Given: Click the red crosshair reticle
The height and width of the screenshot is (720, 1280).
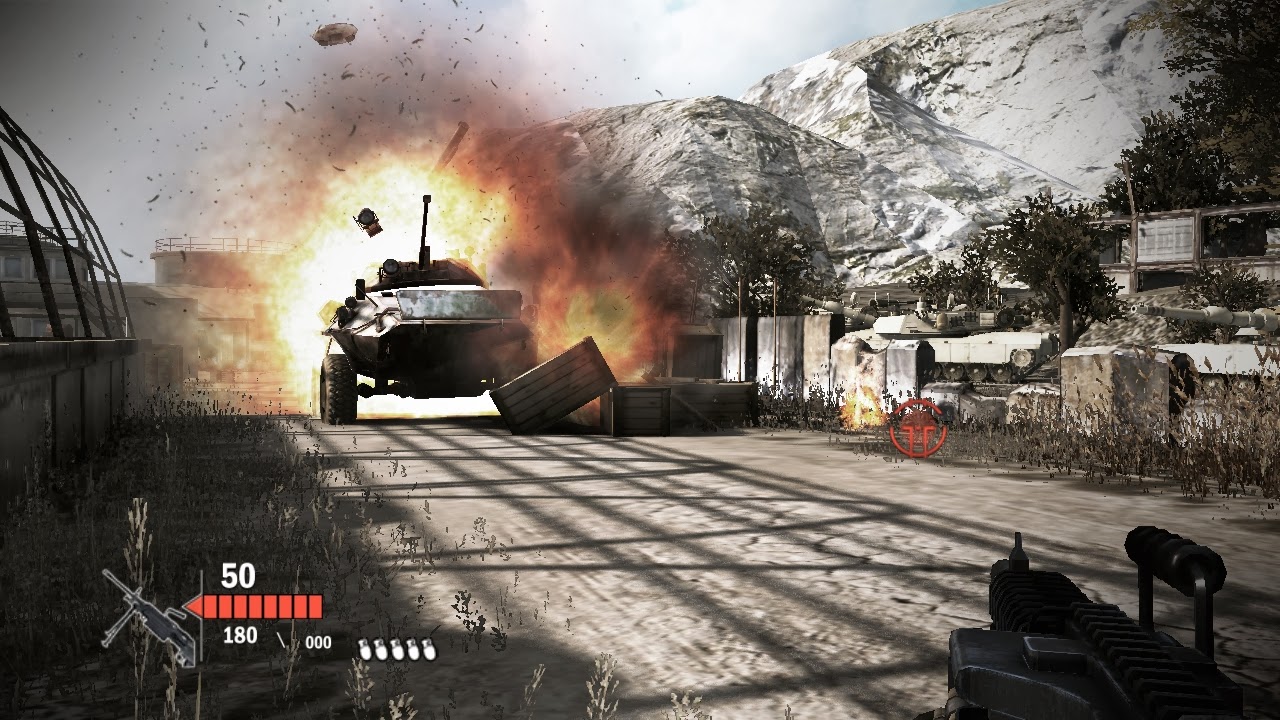Looking at the screenshot, I should click(x=918, y=428).
